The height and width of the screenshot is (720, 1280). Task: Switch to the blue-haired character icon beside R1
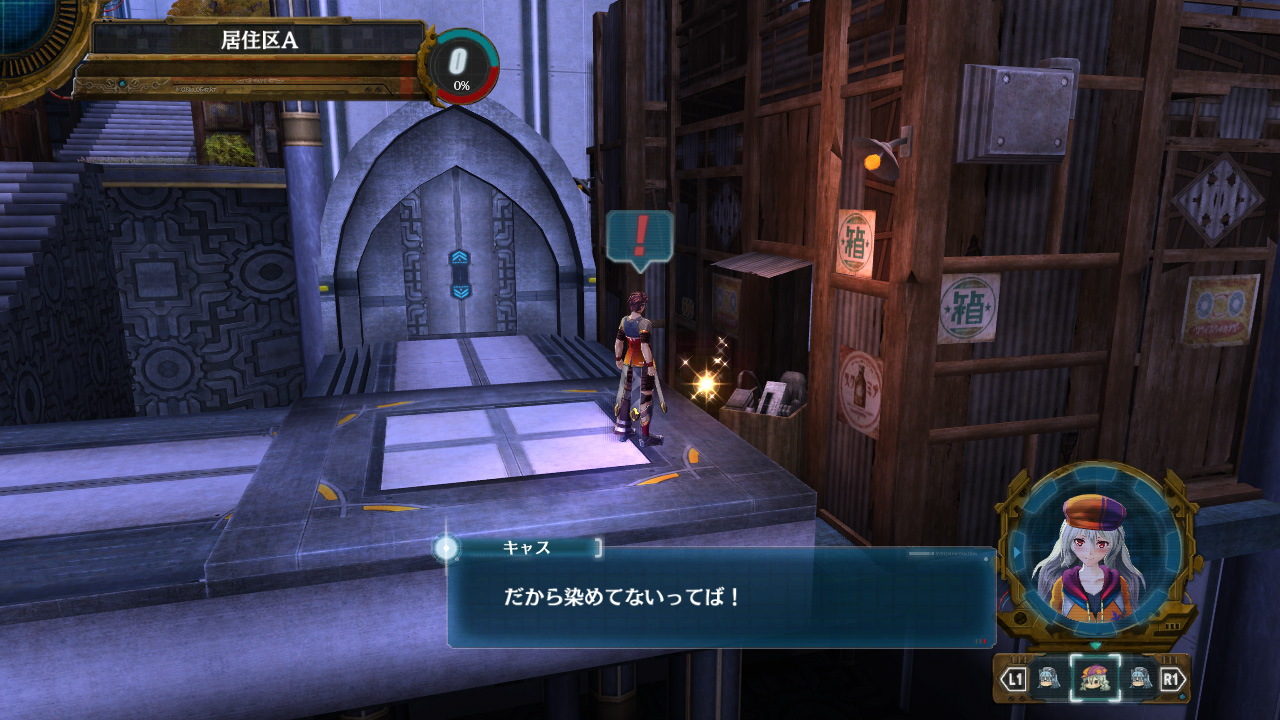pyautogui.click(x=1141, y=679)
